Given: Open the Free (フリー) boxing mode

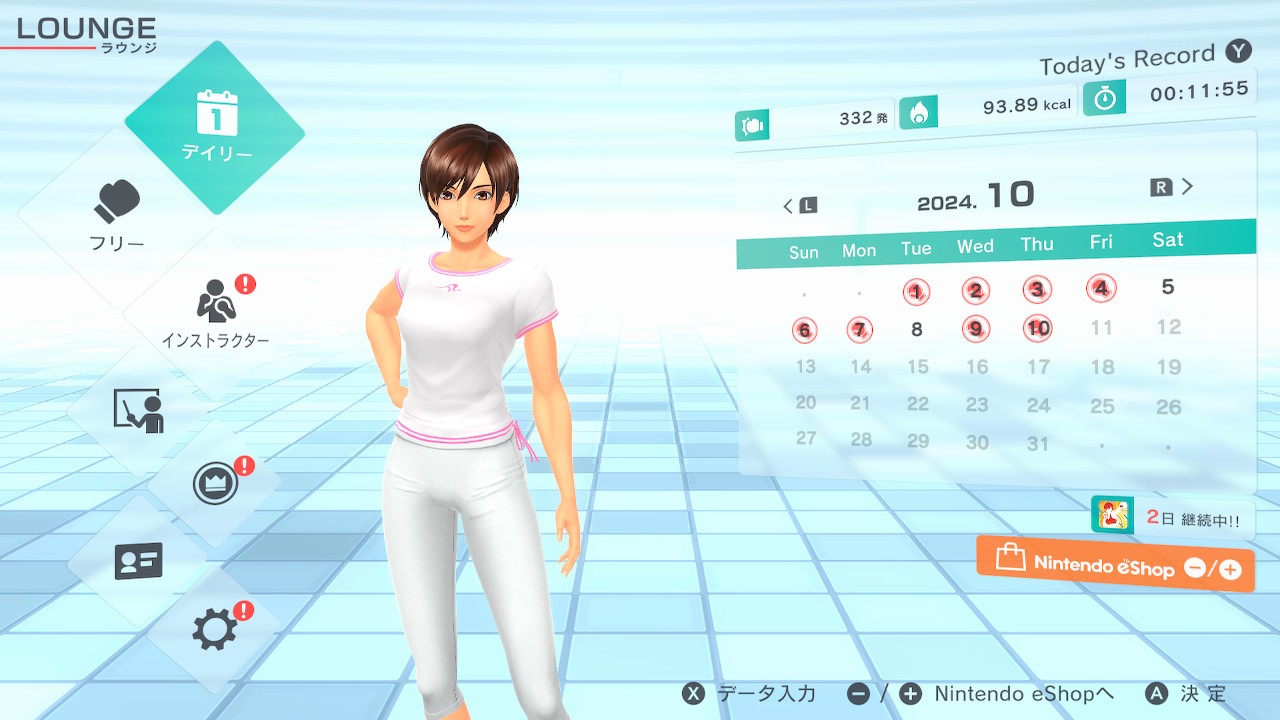Looking at the screenshot, I should coord(117,215).
